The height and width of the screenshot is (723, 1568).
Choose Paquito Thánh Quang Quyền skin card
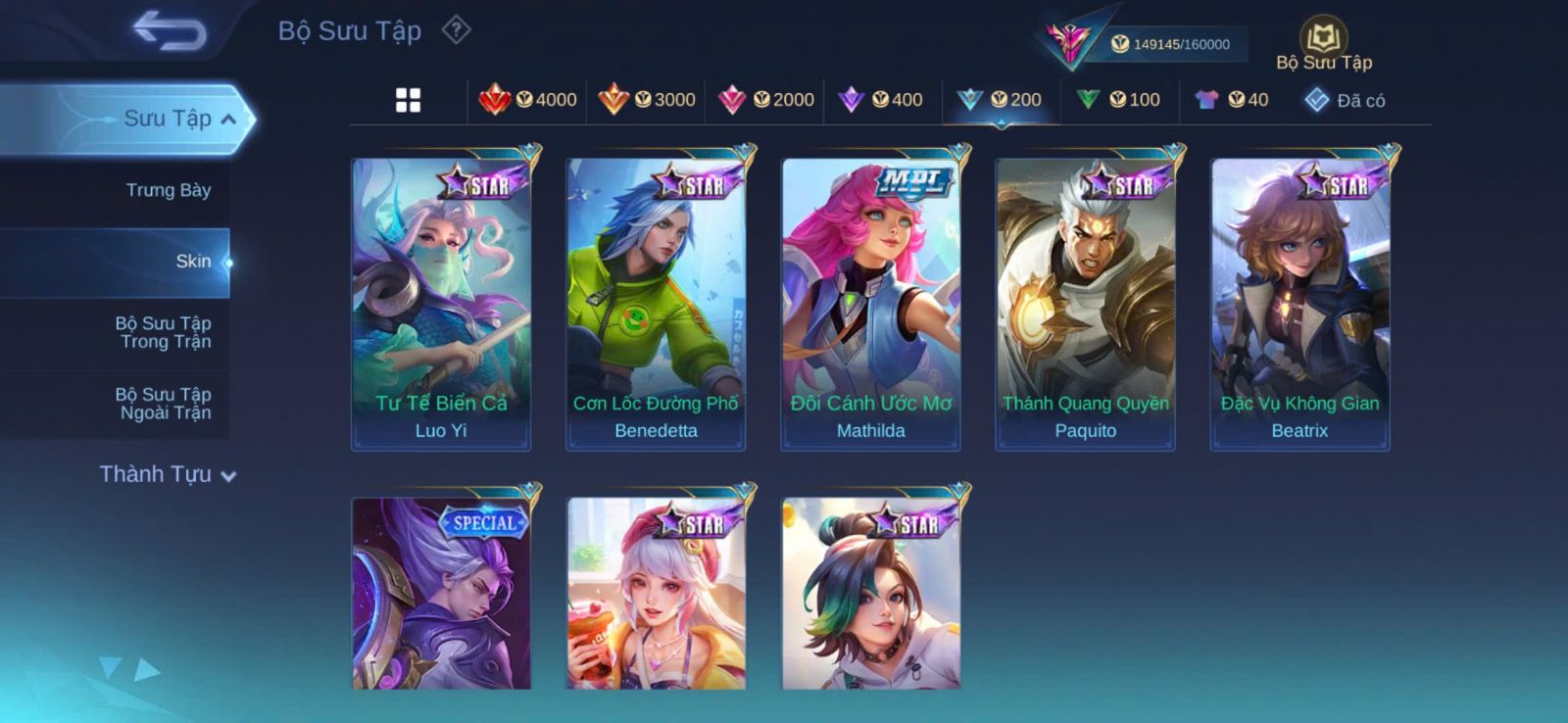tap(1085, 304)
